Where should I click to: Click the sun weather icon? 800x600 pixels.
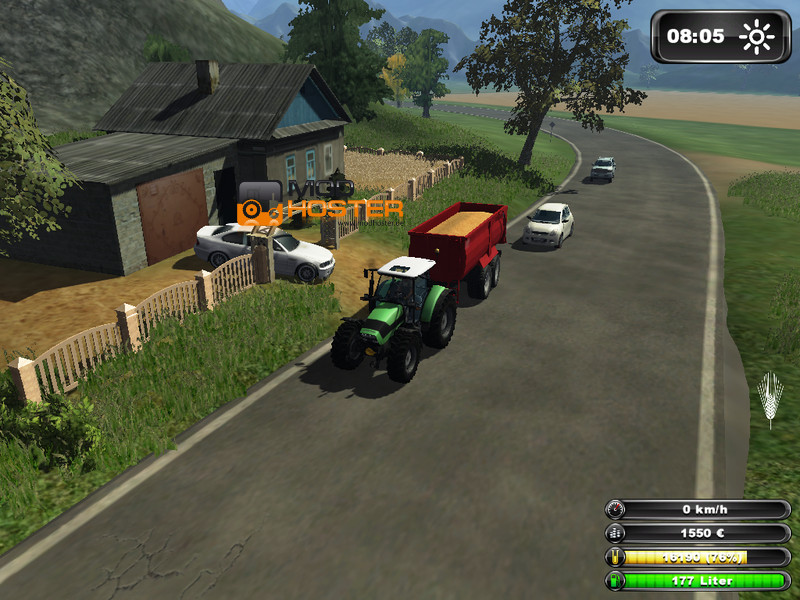[757, 38]
